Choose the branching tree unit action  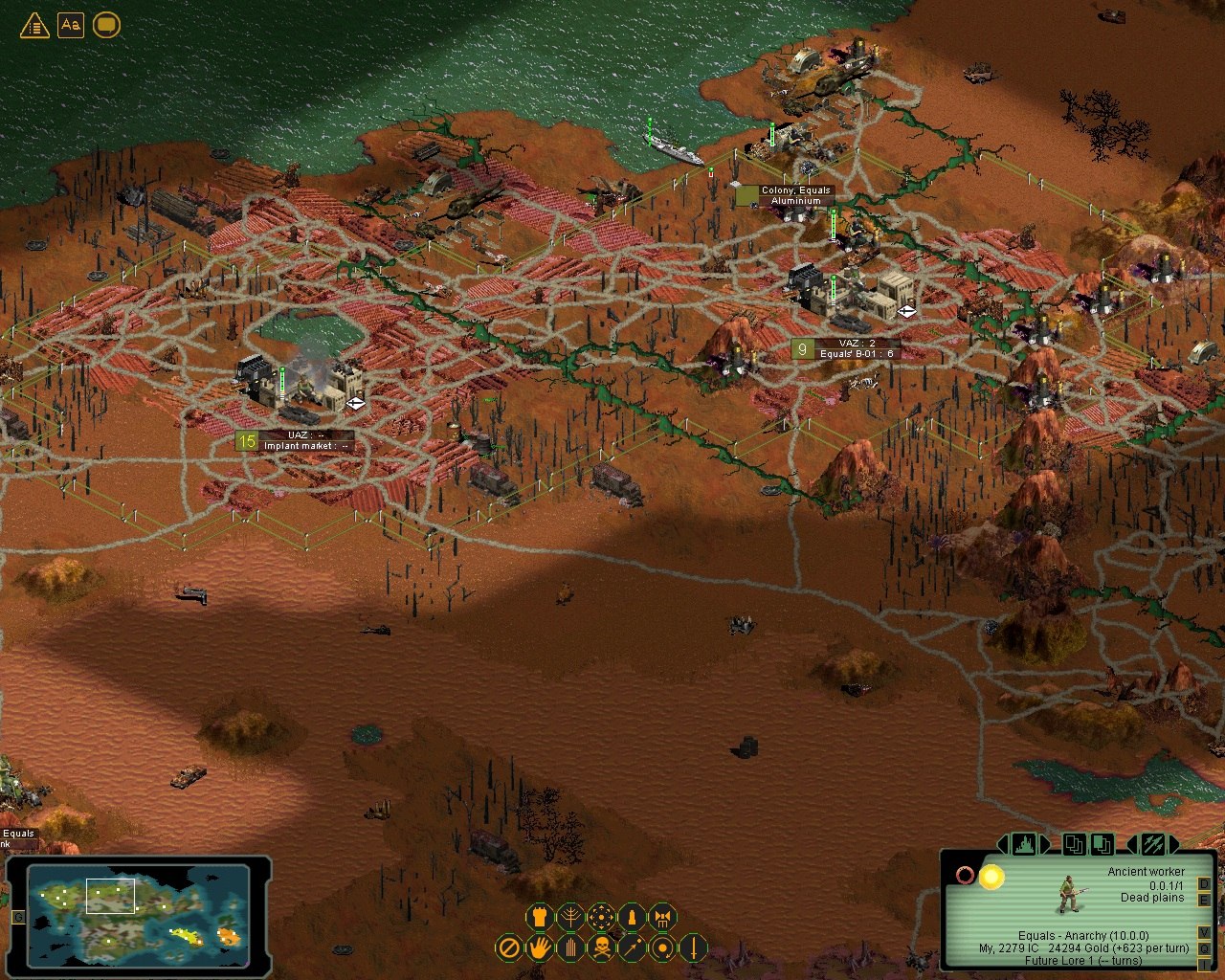(570, 918)
